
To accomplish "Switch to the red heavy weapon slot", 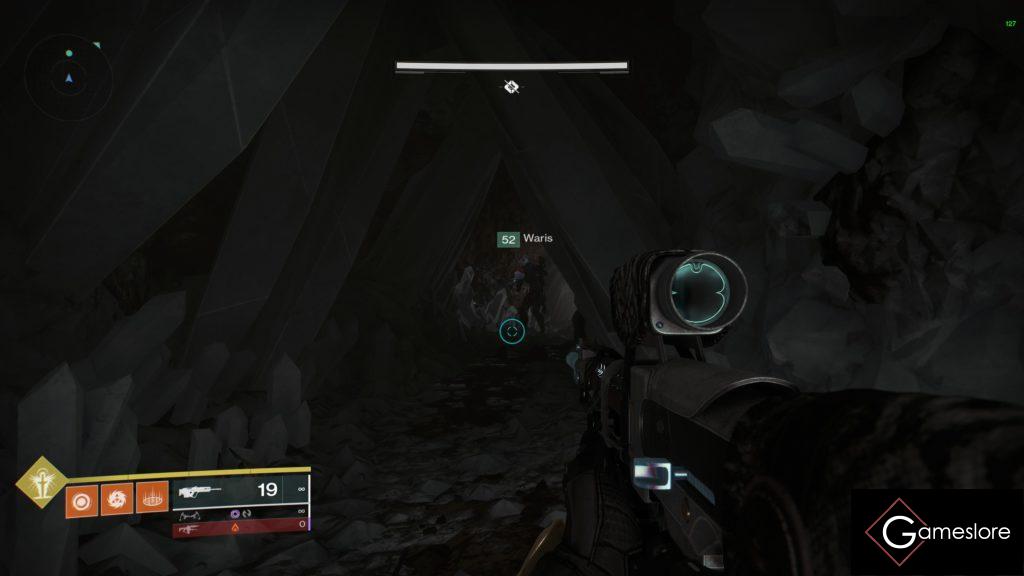I will click(x=240, y=524).
